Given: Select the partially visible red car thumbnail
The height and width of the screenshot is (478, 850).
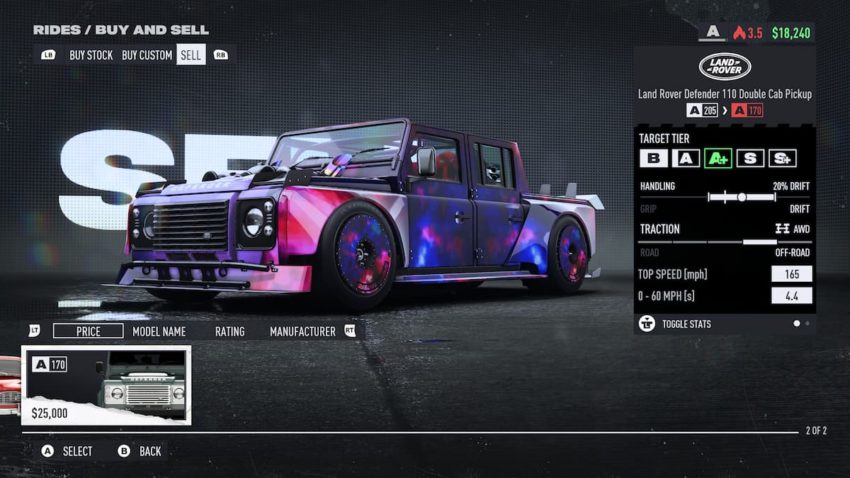Looking at the screenshot, I should pyautogui.click(x=8, y=385).
